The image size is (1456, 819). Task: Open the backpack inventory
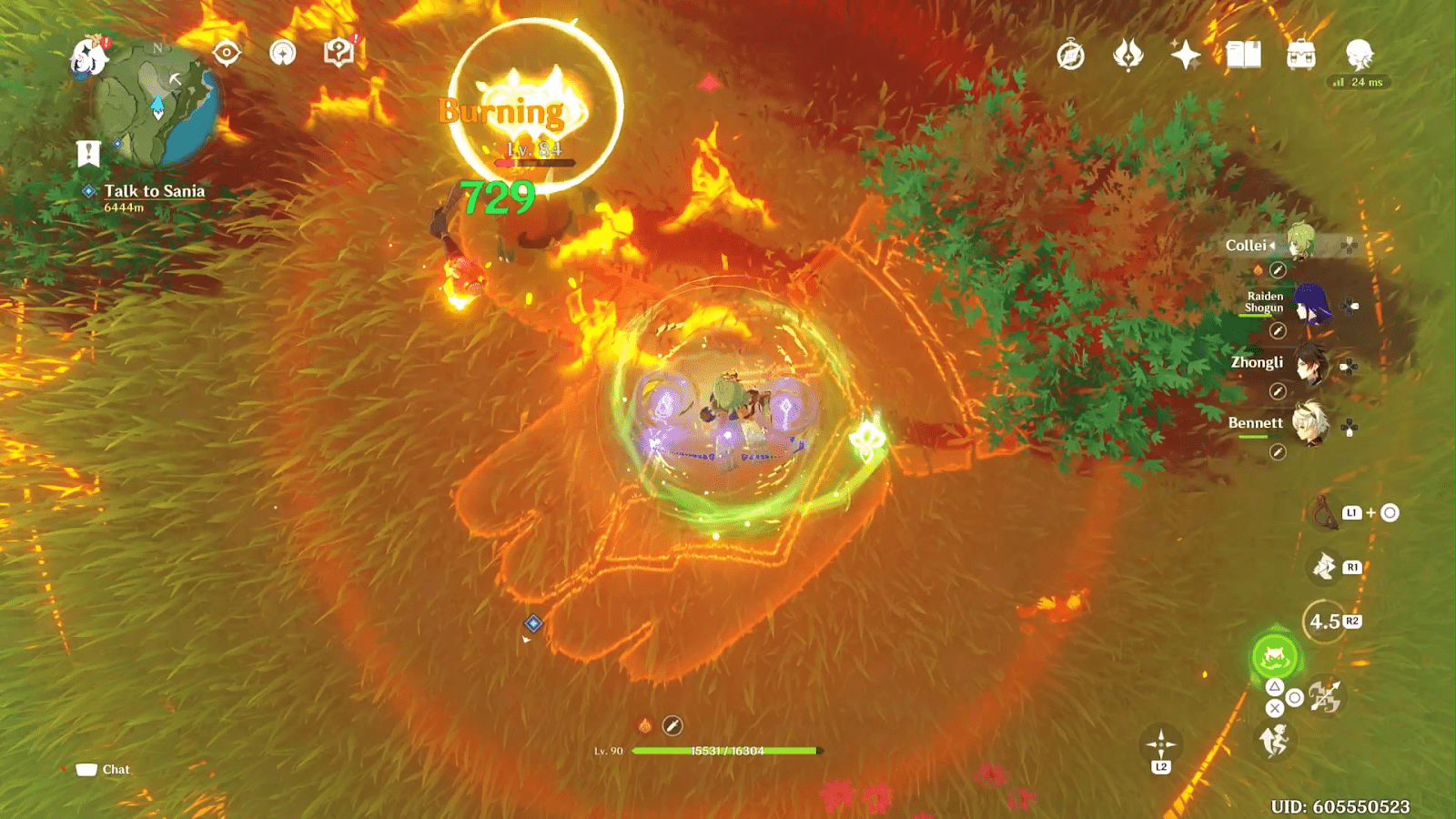pos(1301,56)
